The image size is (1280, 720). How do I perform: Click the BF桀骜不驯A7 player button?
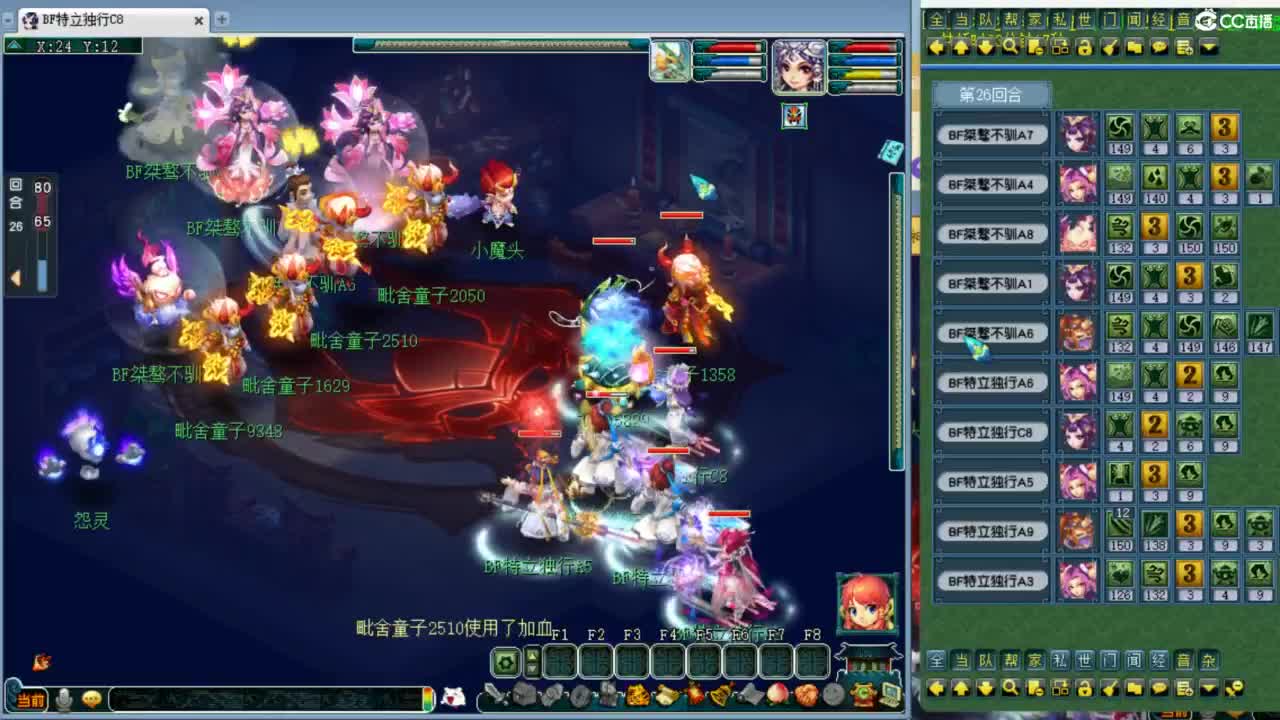tap(991, 135)
